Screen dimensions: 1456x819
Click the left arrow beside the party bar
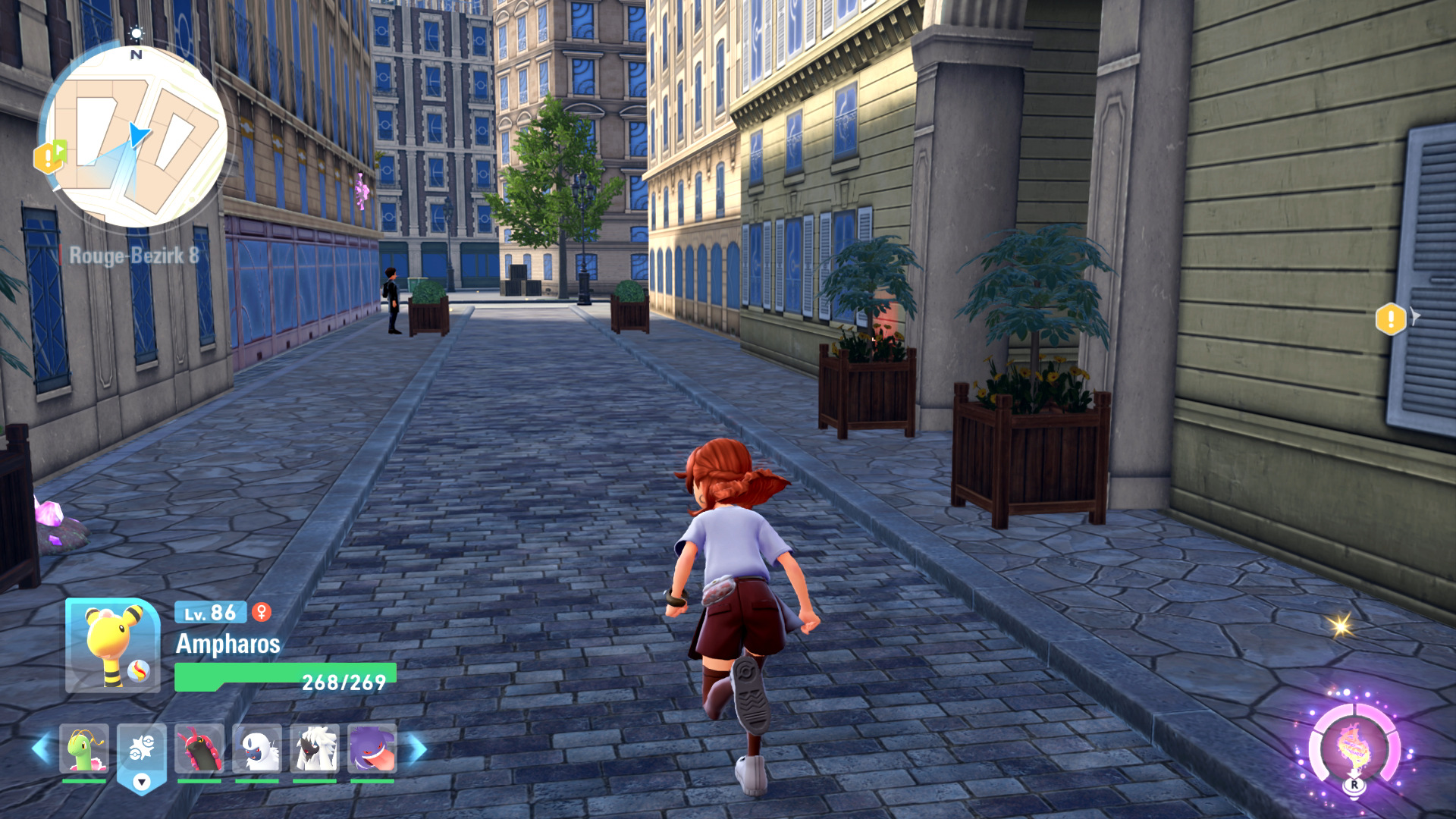(x=40, y=748)
